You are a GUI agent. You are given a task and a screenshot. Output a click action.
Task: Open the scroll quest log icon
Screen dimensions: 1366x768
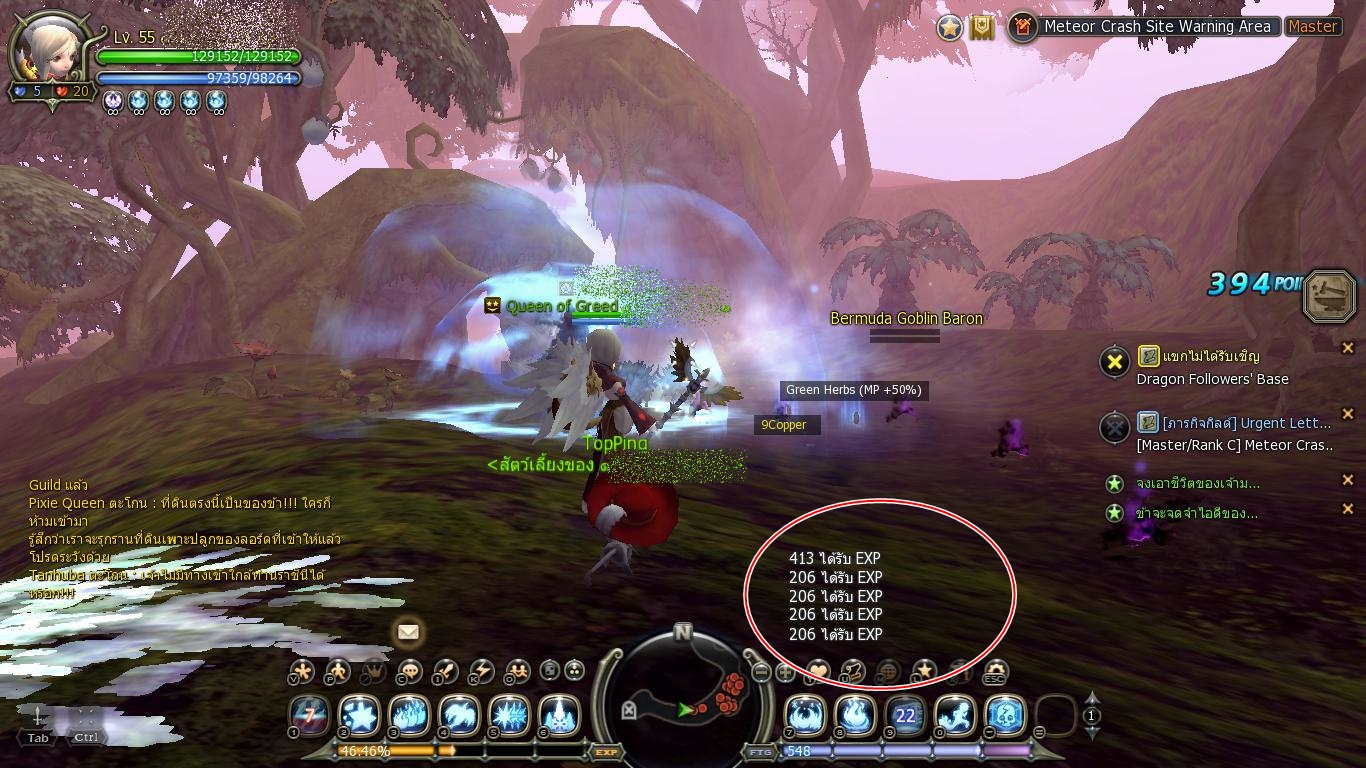tap(853, 671)
